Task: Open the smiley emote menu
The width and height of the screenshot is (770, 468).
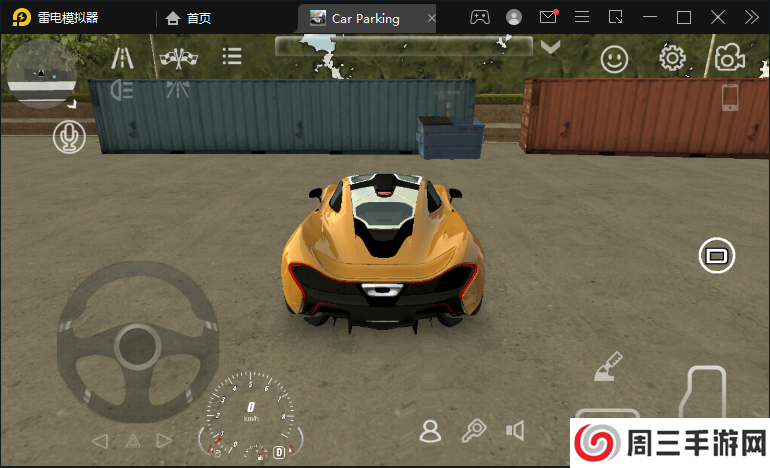Action: (614, 59)
